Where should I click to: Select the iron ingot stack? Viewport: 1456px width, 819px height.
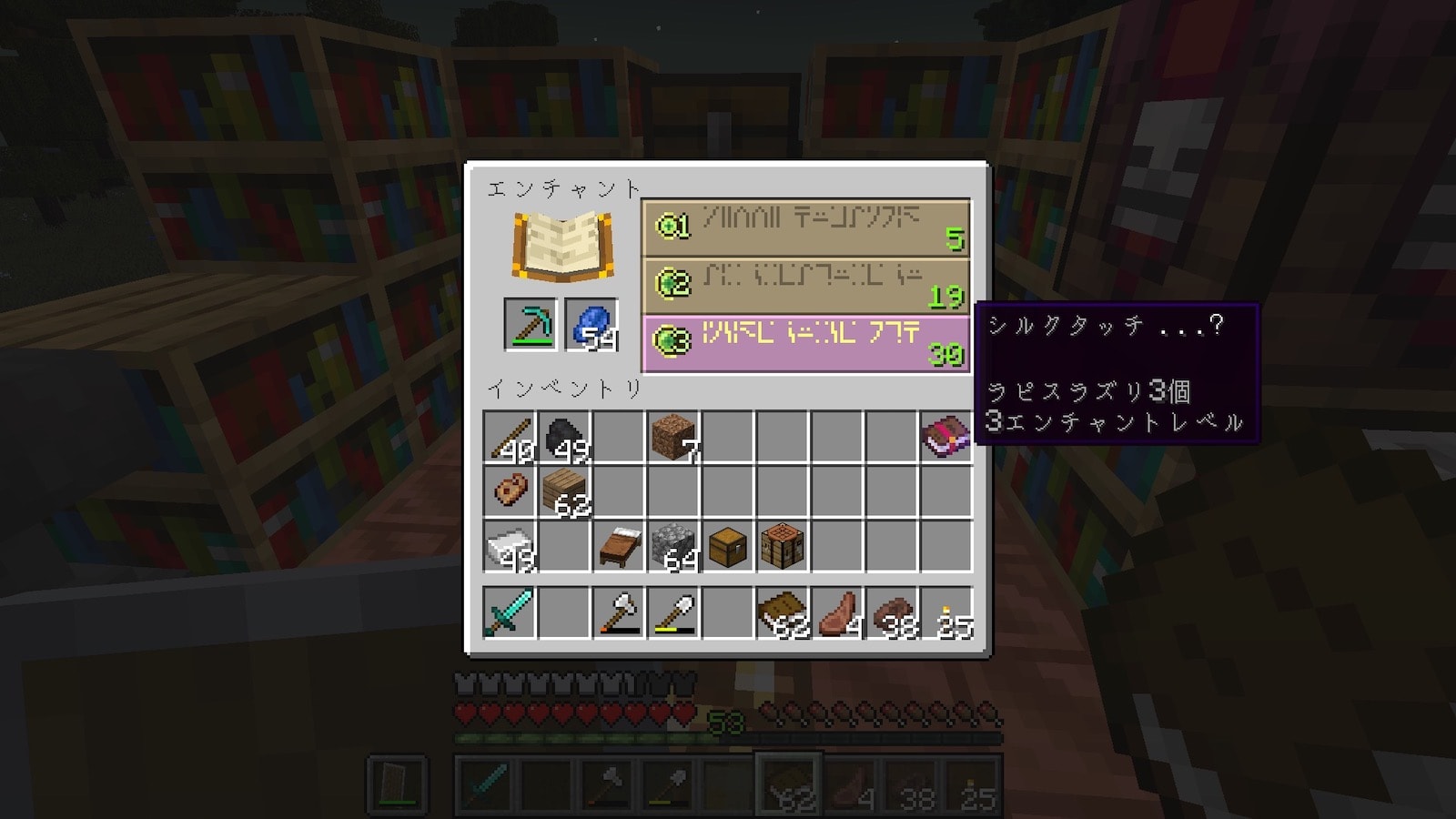[510, 546]
